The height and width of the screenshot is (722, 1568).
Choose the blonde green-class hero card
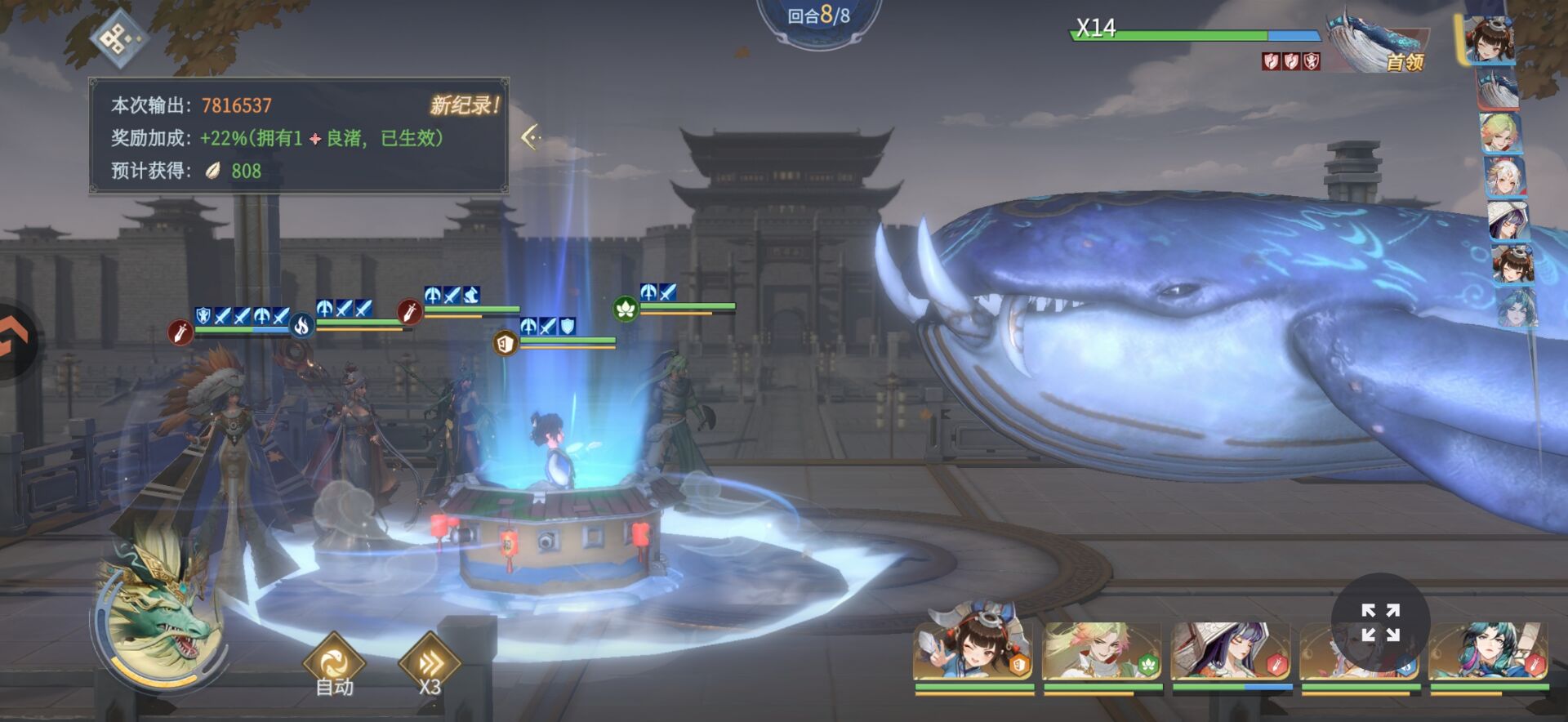point(1102,651)
